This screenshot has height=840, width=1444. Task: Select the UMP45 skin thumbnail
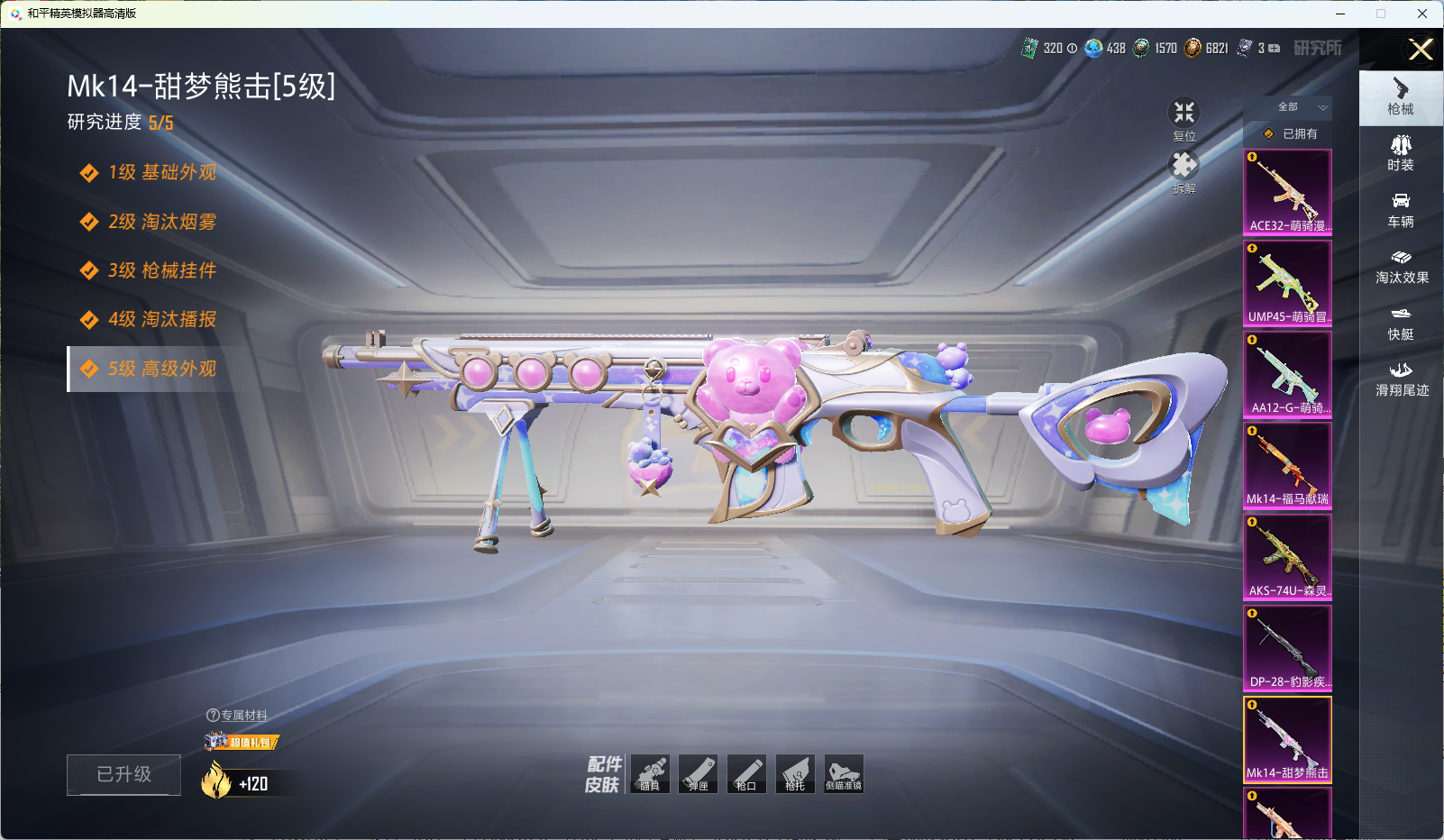(x=1287, y=283)
